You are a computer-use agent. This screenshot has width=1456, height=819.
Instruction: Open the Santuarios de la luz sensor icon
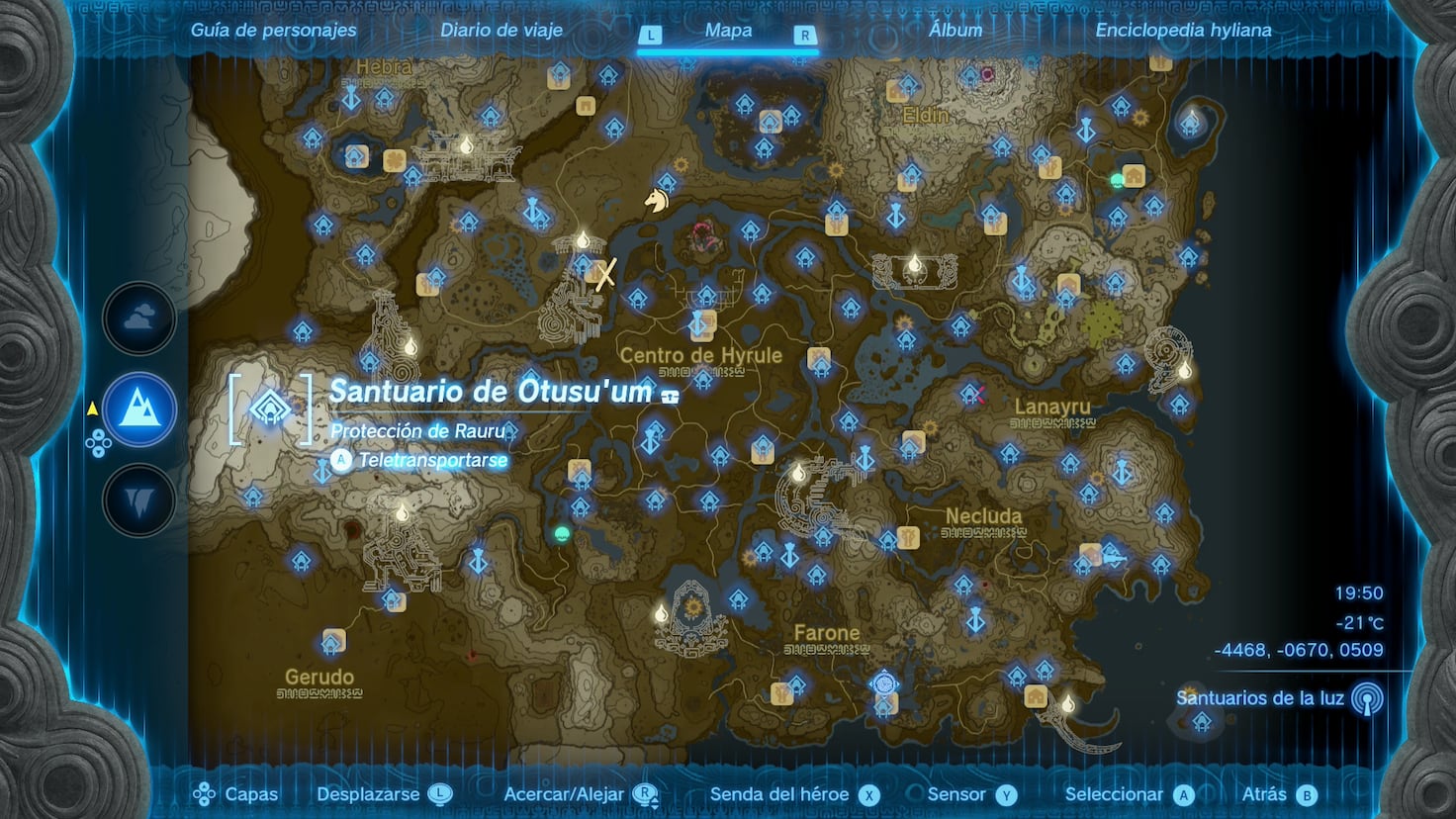pos(1368,699)
